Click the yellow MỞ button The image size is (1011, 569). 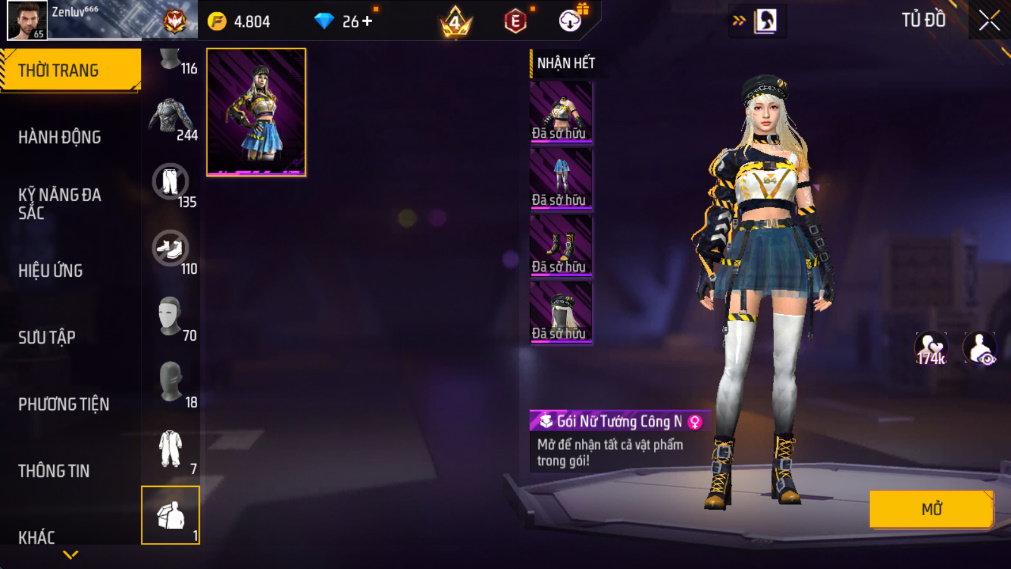tap(931, 509)
